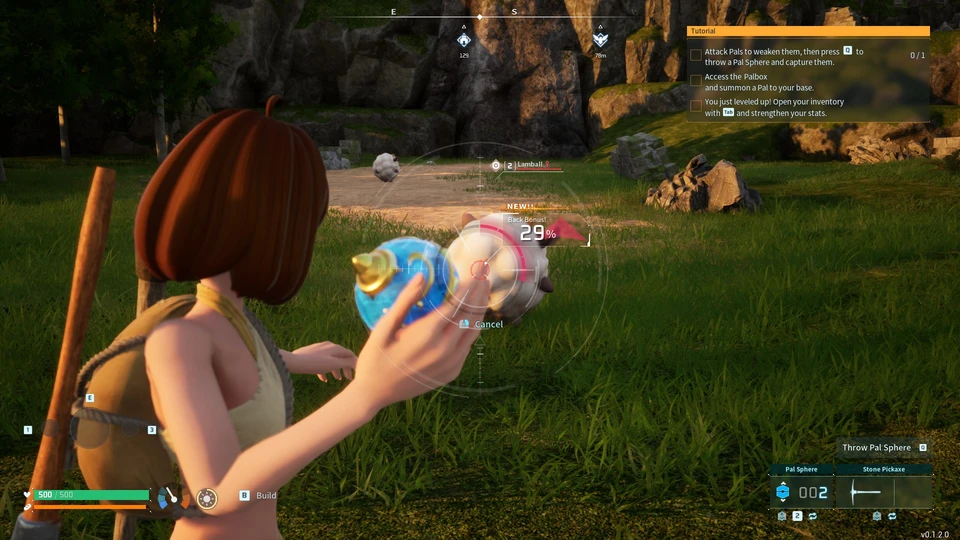Open the Build menu
The height and width of the screenshot is (540, 960).
[x=265, y=495]
